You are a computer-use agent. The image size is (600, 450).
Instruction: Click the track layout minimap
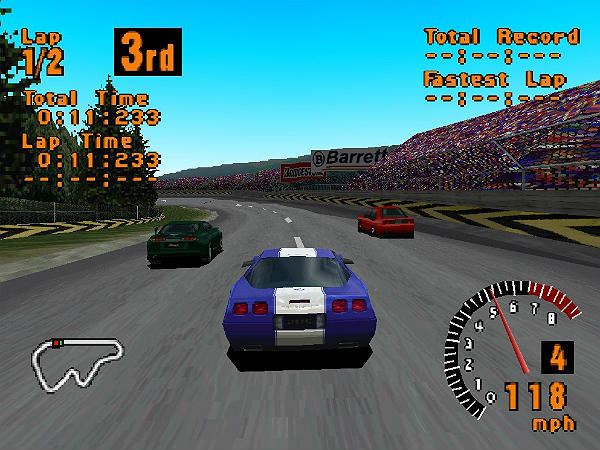tap(78, 362)
